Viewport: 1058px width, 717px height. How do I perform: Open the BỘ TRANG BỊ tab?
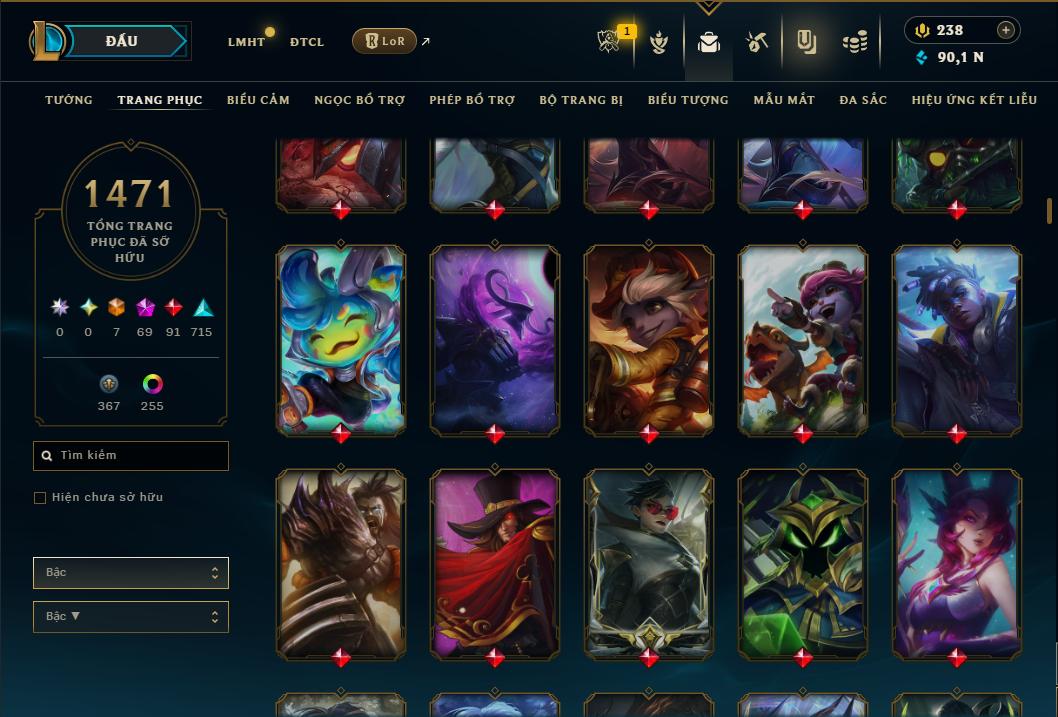click(x=581, y=100)
